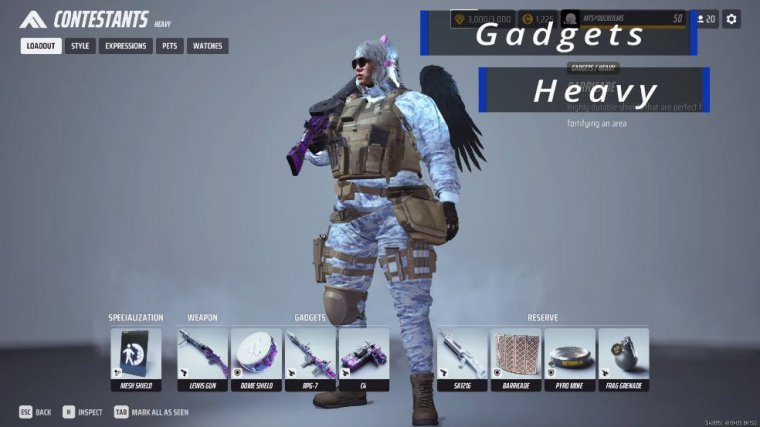Go to the Watches tab
Screen dimensions: 760x427
tap(207, 46)
